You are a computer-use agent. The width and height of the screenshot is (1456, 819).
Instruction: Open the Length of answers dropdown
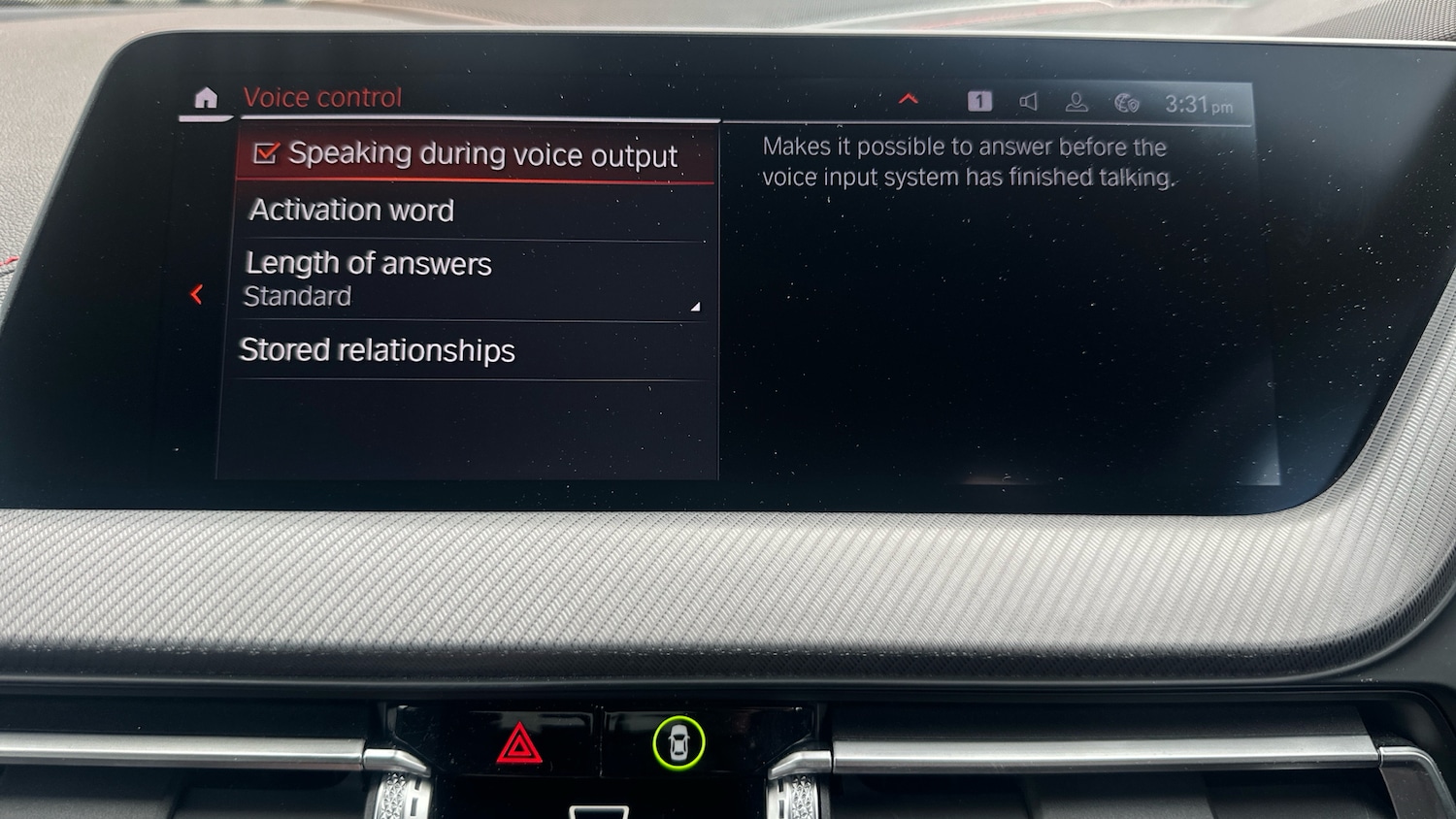pyautogui.click(x=471, y=279)
